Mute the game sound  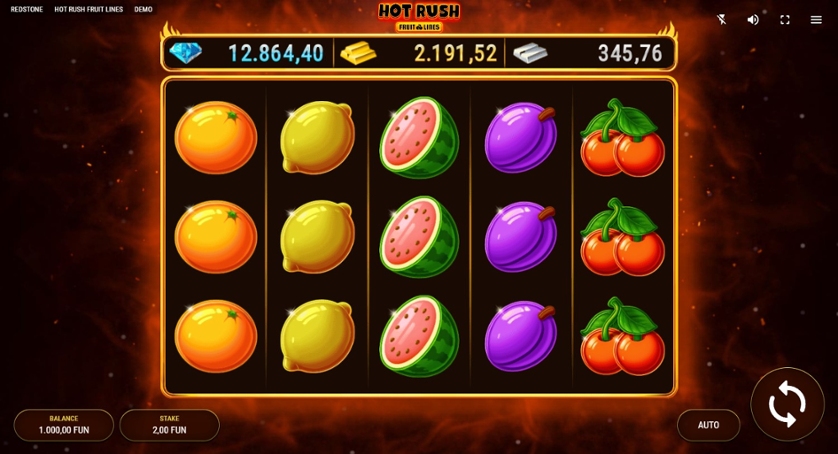753,19
